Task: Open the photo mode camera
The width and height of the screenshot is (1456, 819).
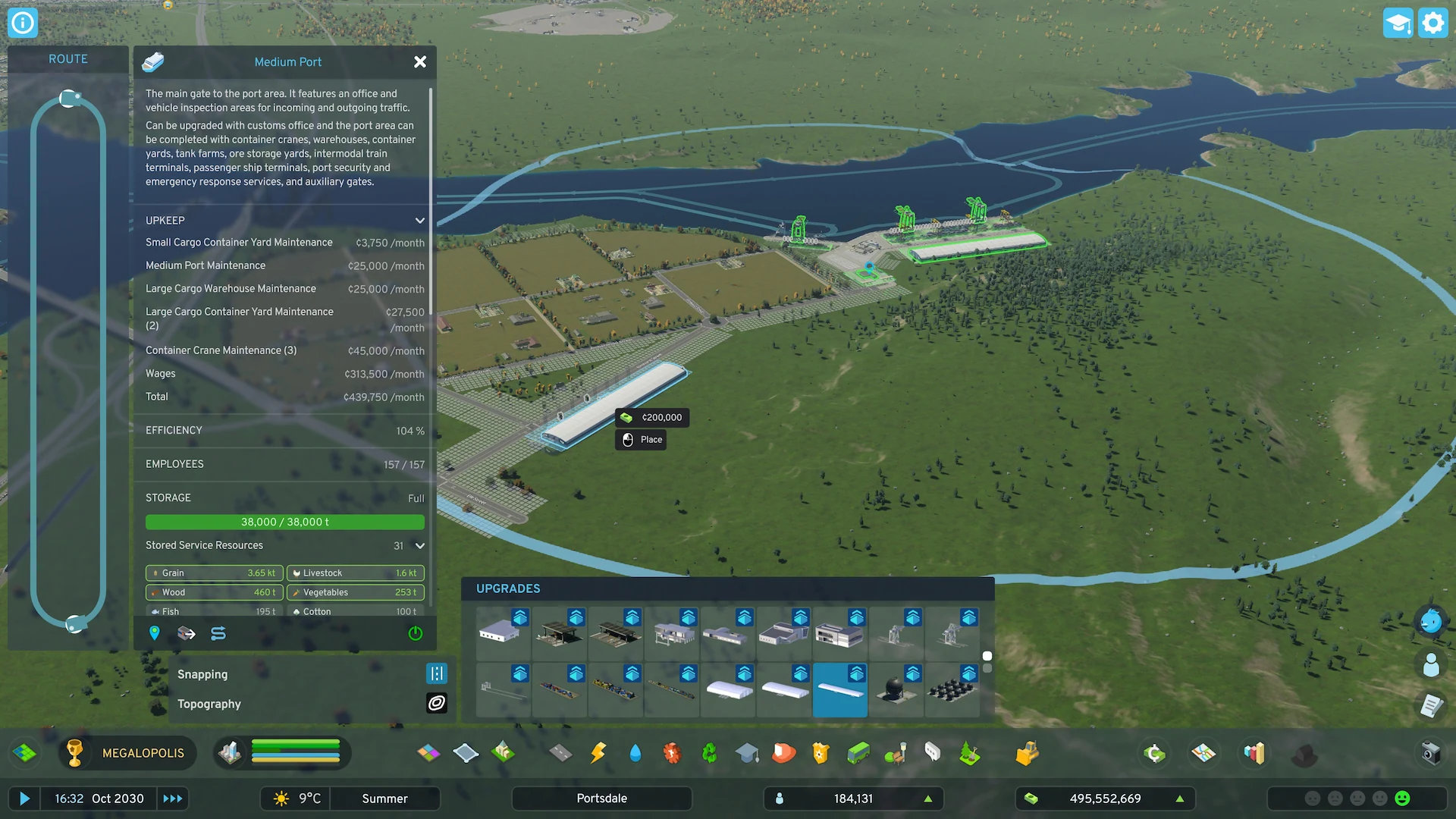Action: [1430, 753]
